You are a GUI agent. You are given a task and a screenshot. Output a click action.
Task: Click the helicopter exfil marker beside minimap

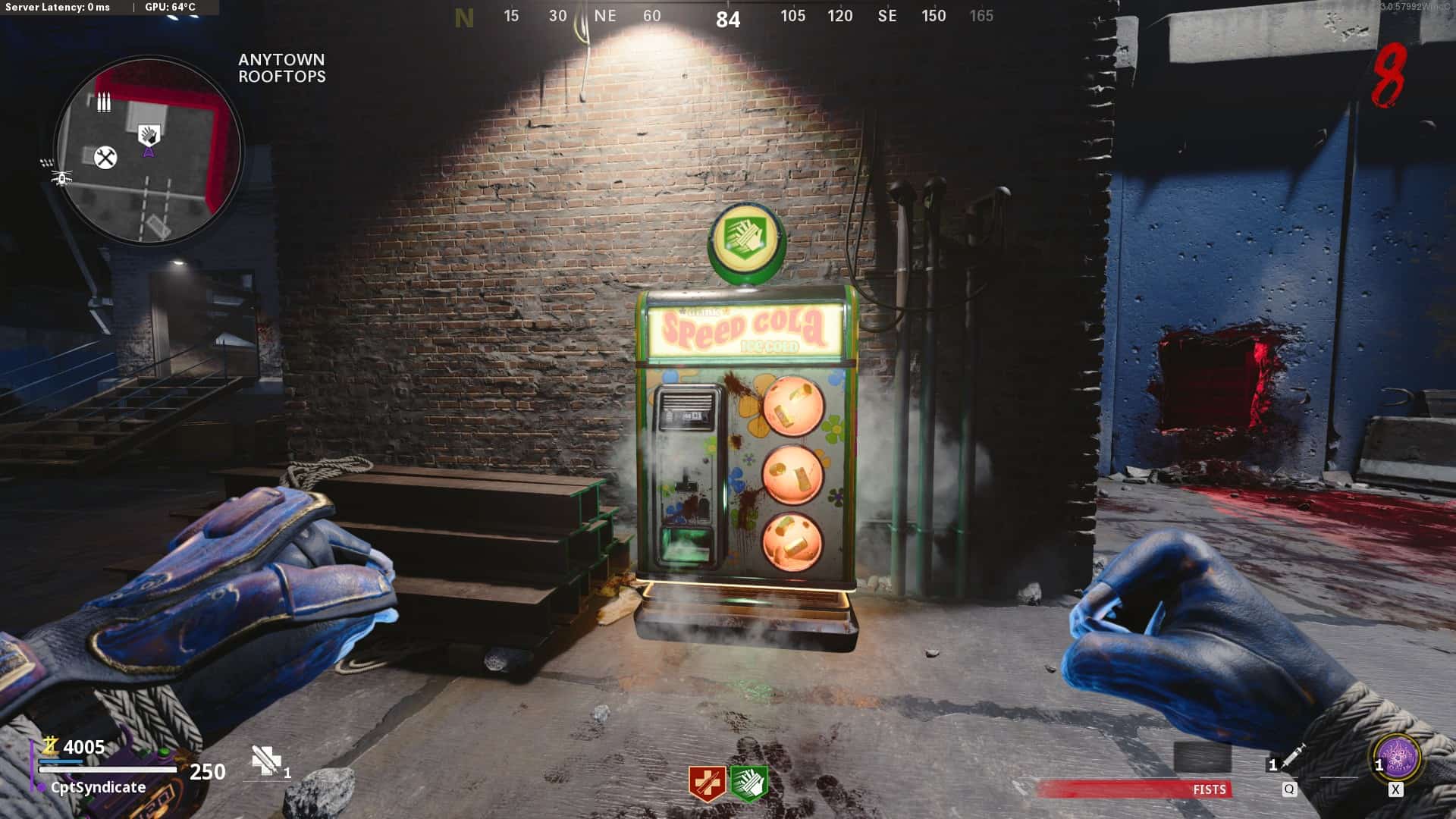click(x=61, y=179)
